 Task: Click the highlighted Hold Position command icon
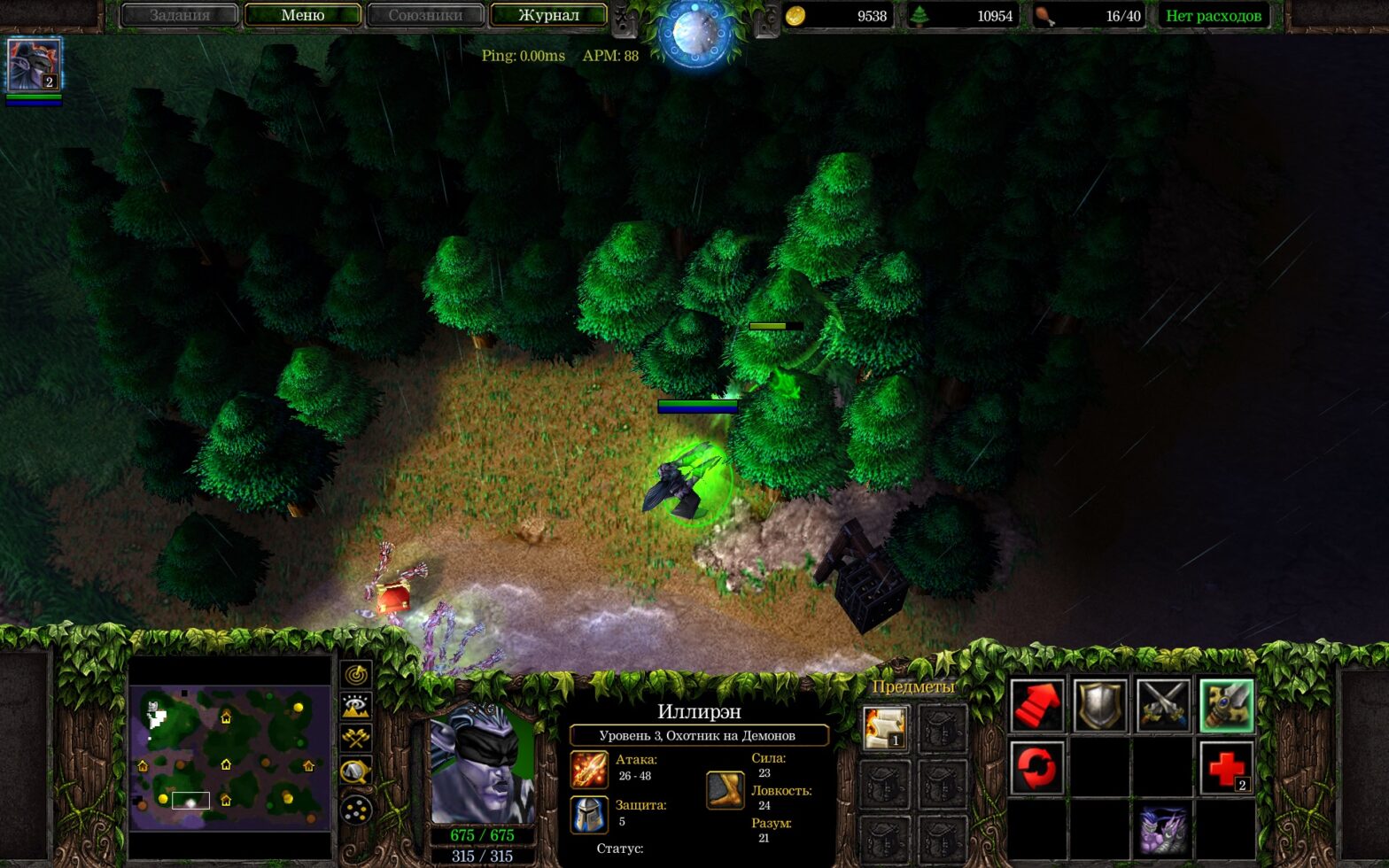(x=1227, y=706)
